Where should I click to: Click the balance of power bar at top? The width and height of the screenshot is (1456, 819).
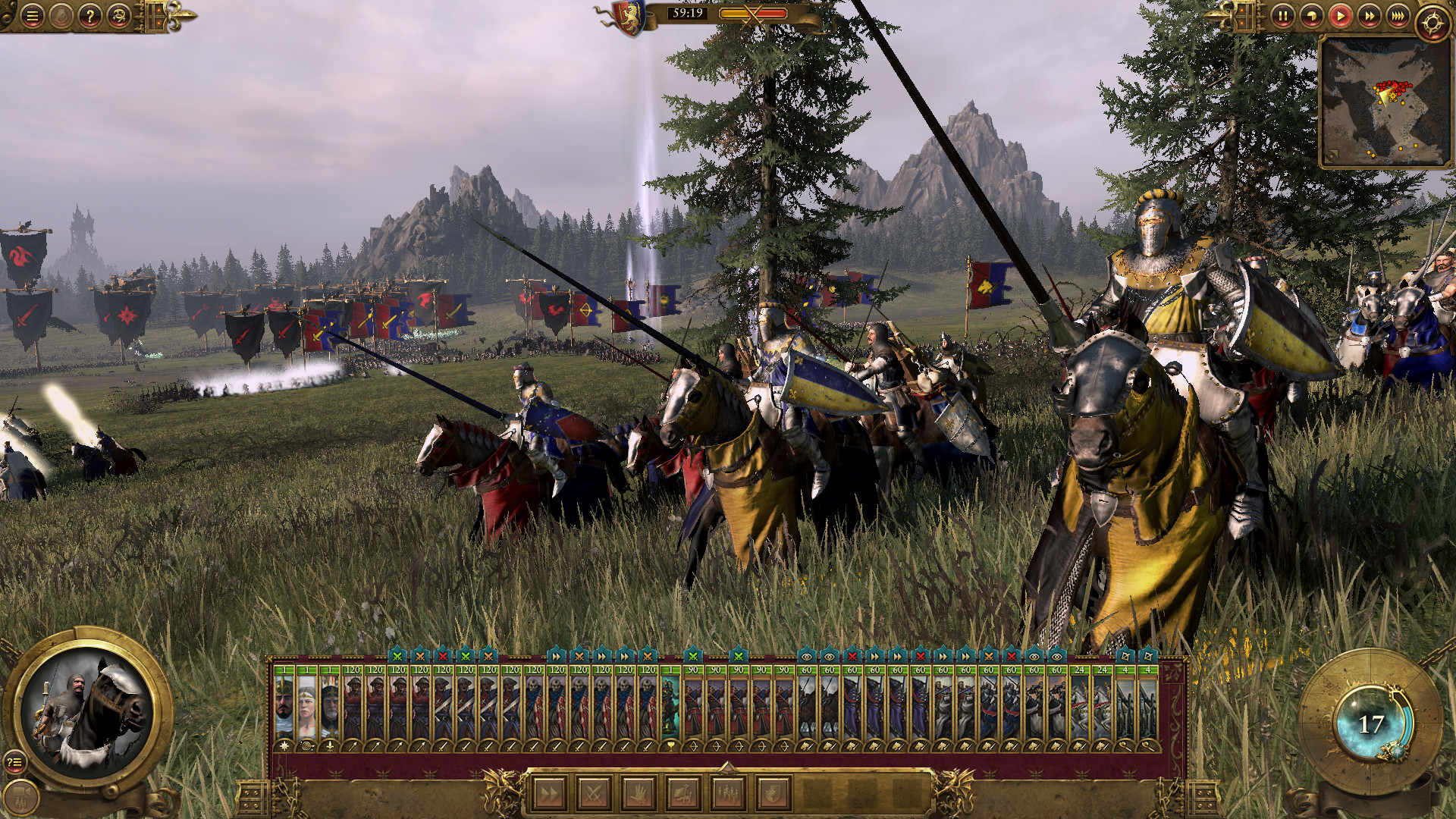click(x=753, y=13)
